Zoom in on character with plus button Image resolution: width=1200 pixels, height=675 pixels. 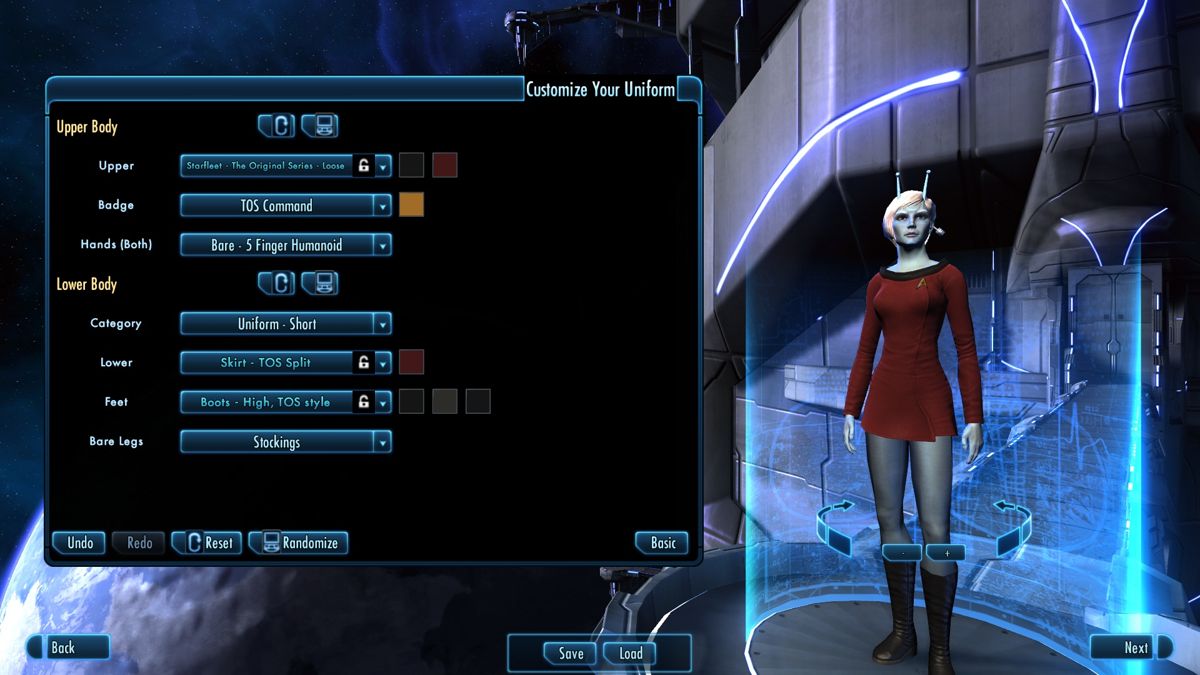[947, 552]
